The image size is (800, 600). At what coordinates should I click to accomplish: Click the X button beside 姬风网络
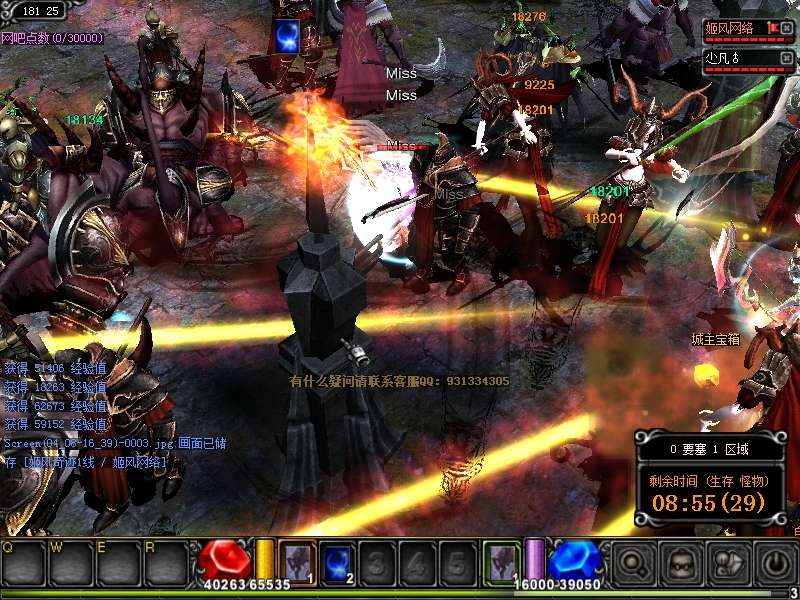(787, 26)
